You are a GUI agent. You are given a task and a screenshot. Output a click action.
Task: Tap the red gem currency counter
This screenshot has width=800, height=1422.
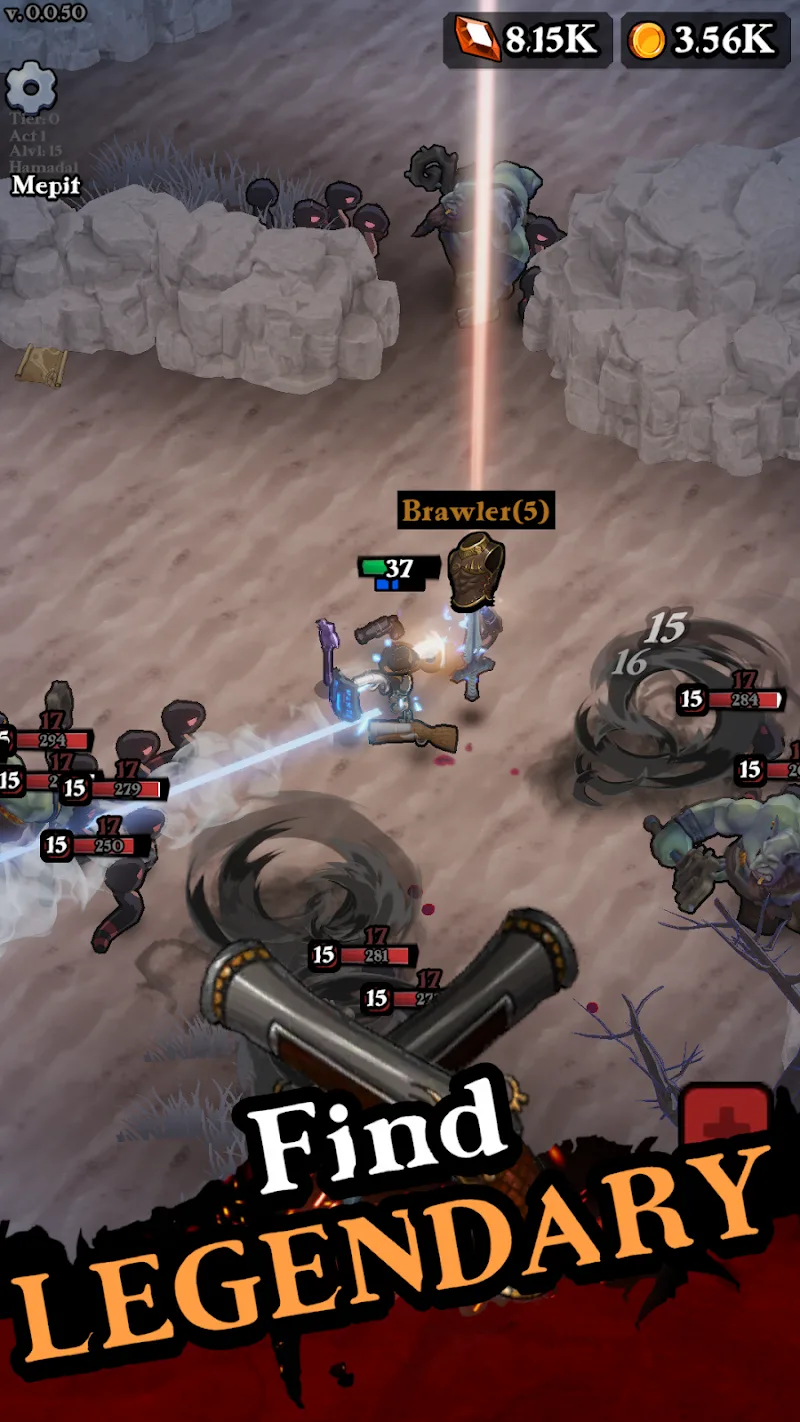[x=527, y=40]
